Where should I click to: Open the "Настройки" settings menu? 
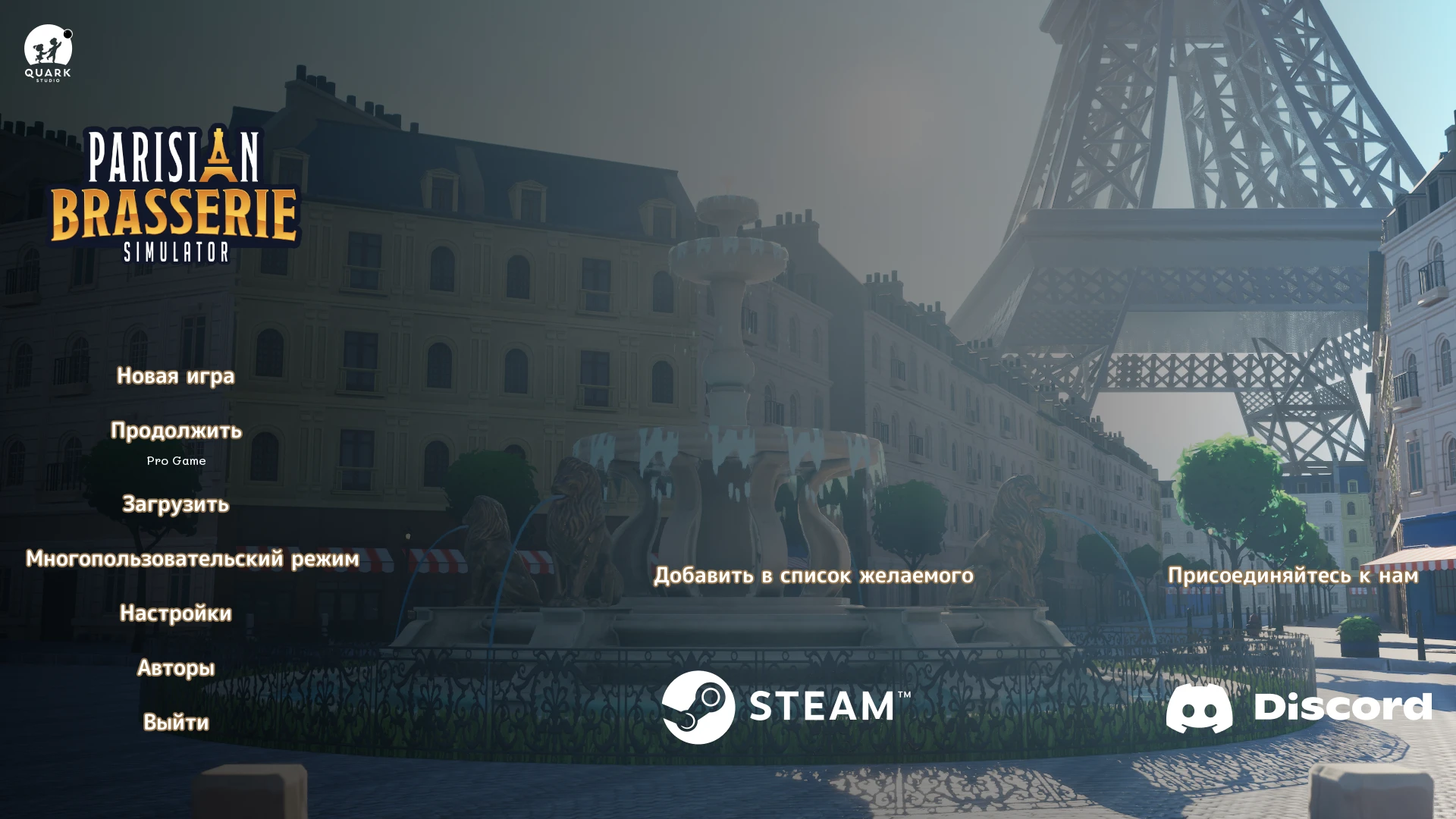pyautogui.click(x=176, y=613)
